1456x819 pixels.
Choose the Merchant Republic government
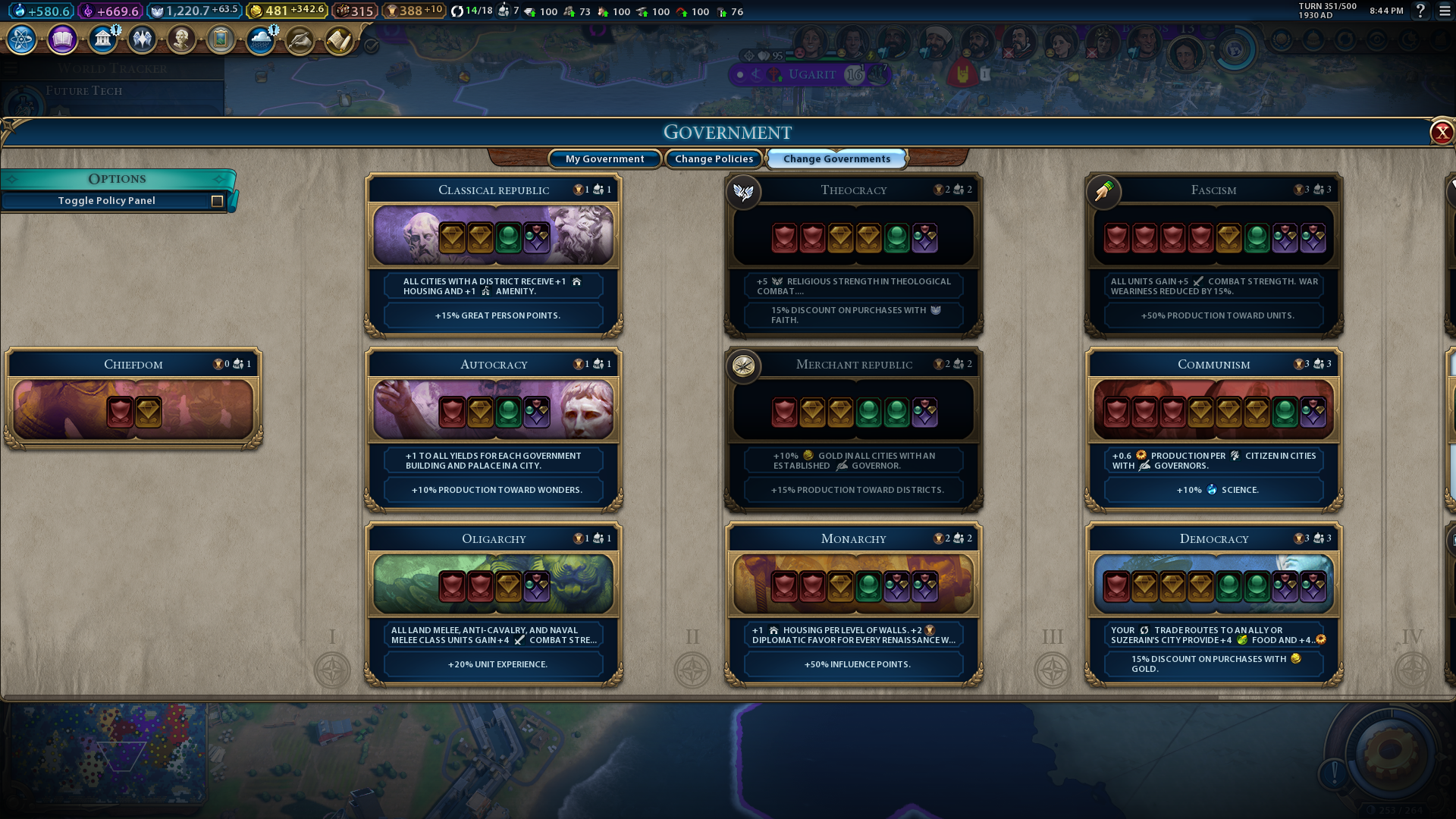854,429
